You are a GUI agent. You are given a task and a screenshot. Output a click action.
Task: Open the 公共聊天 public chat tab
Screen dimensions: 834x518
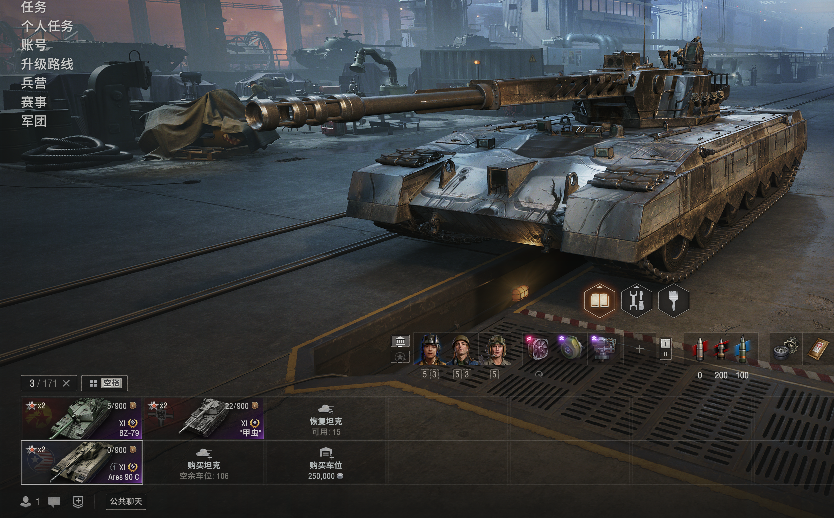pyautogui.click(x=126, y=501)
